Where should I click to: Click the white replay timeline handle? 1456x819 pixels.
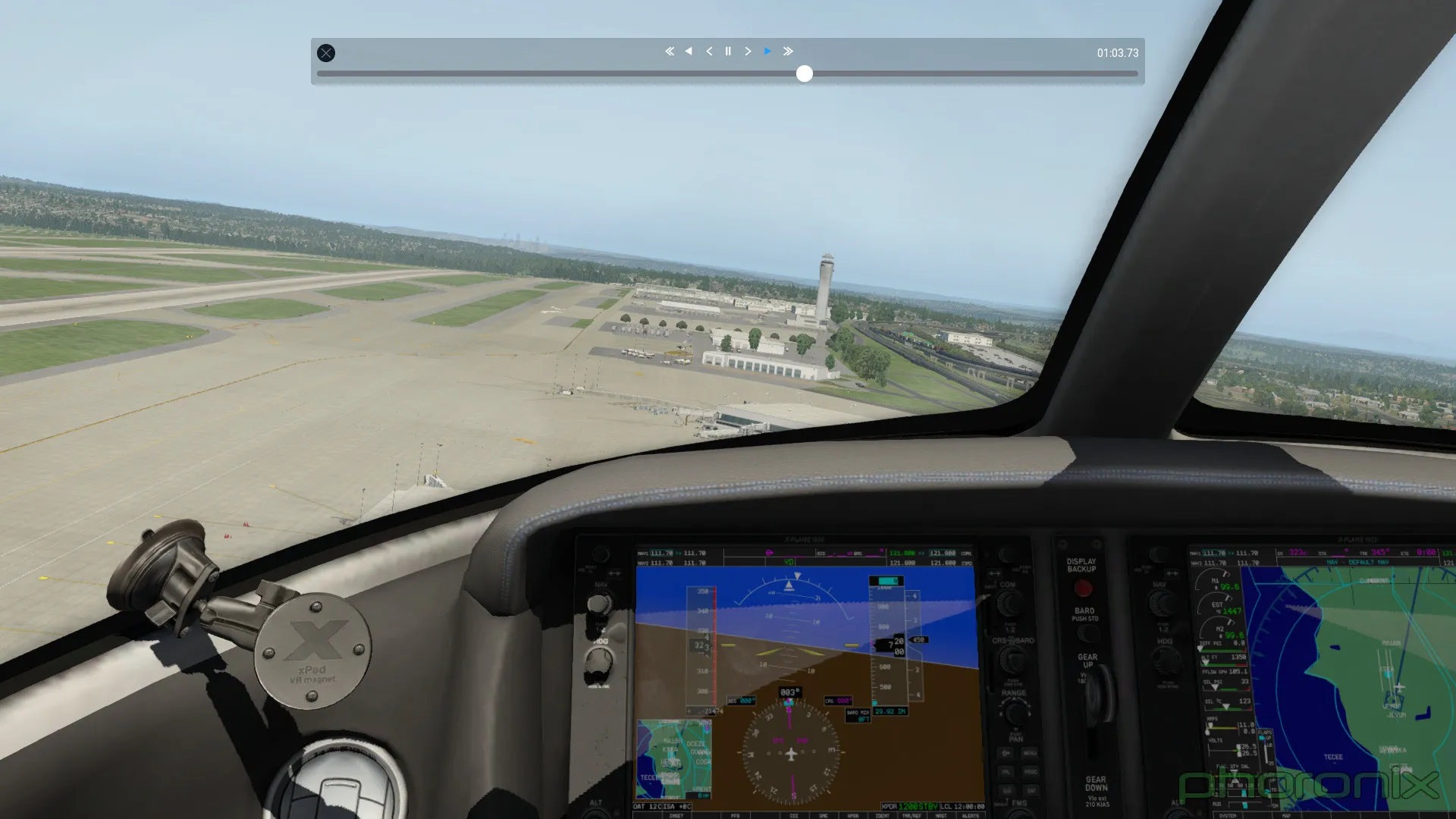(805, 74)
